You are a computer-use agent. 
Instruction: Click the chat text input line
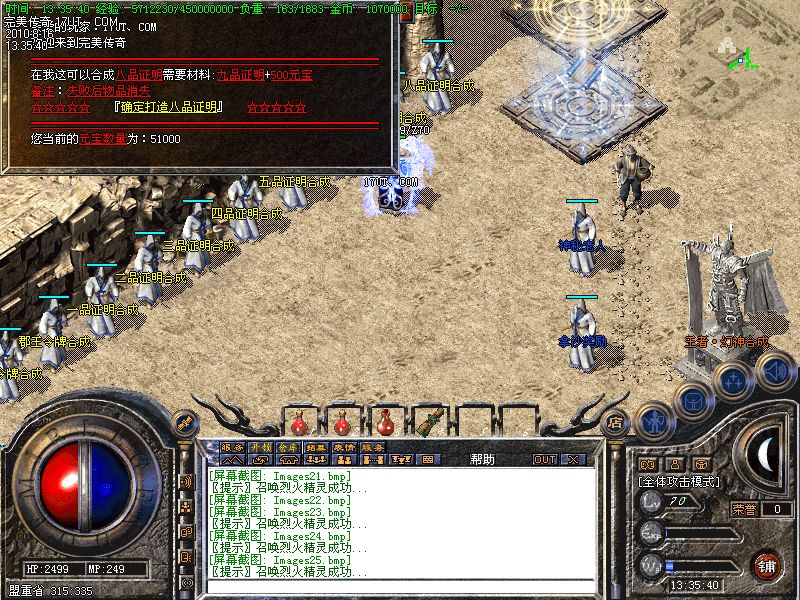pyautogui.click(x=400, y=587)
